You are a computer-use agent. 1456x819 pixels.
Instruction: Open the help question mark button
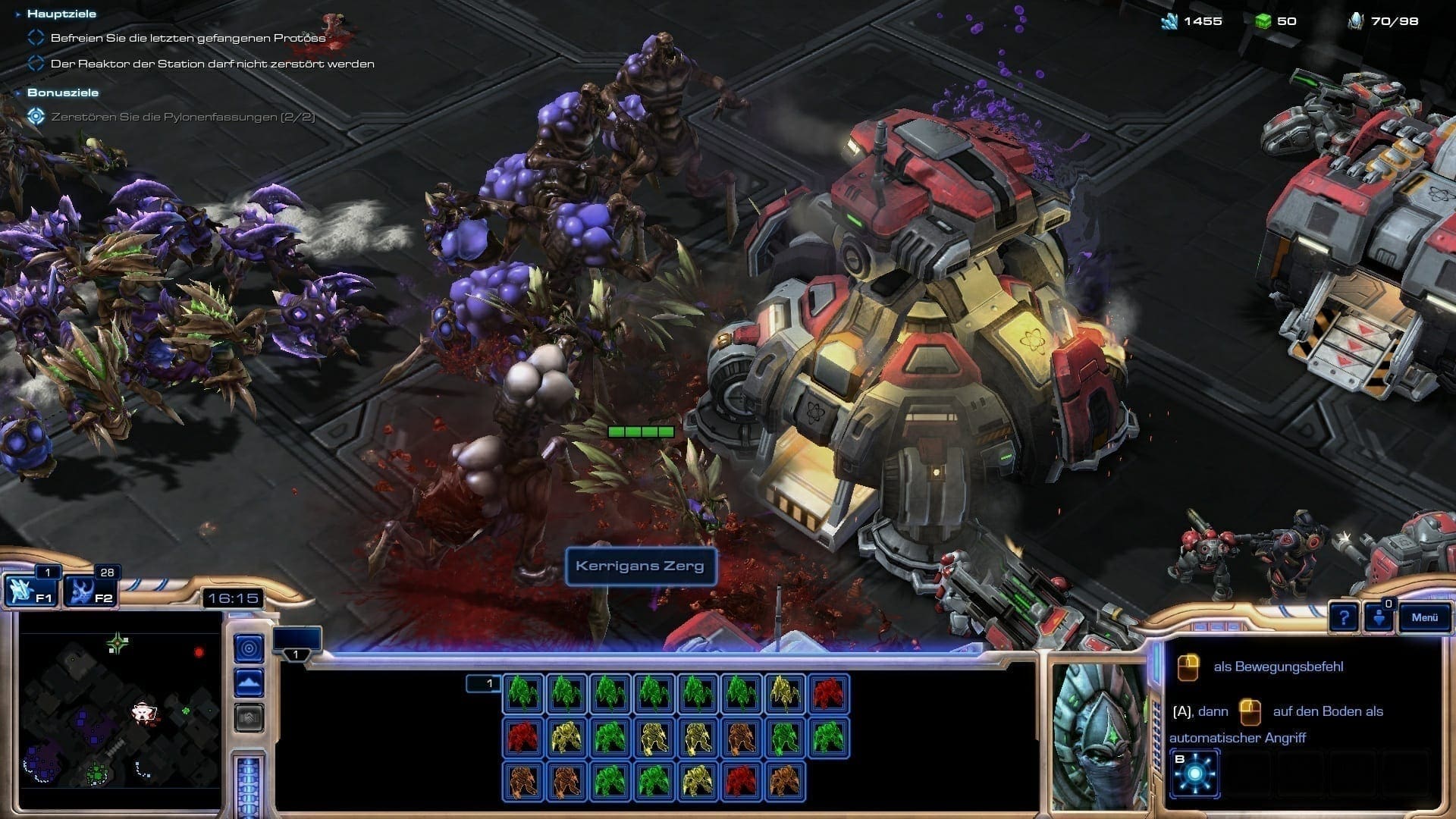coord(1343,618)
